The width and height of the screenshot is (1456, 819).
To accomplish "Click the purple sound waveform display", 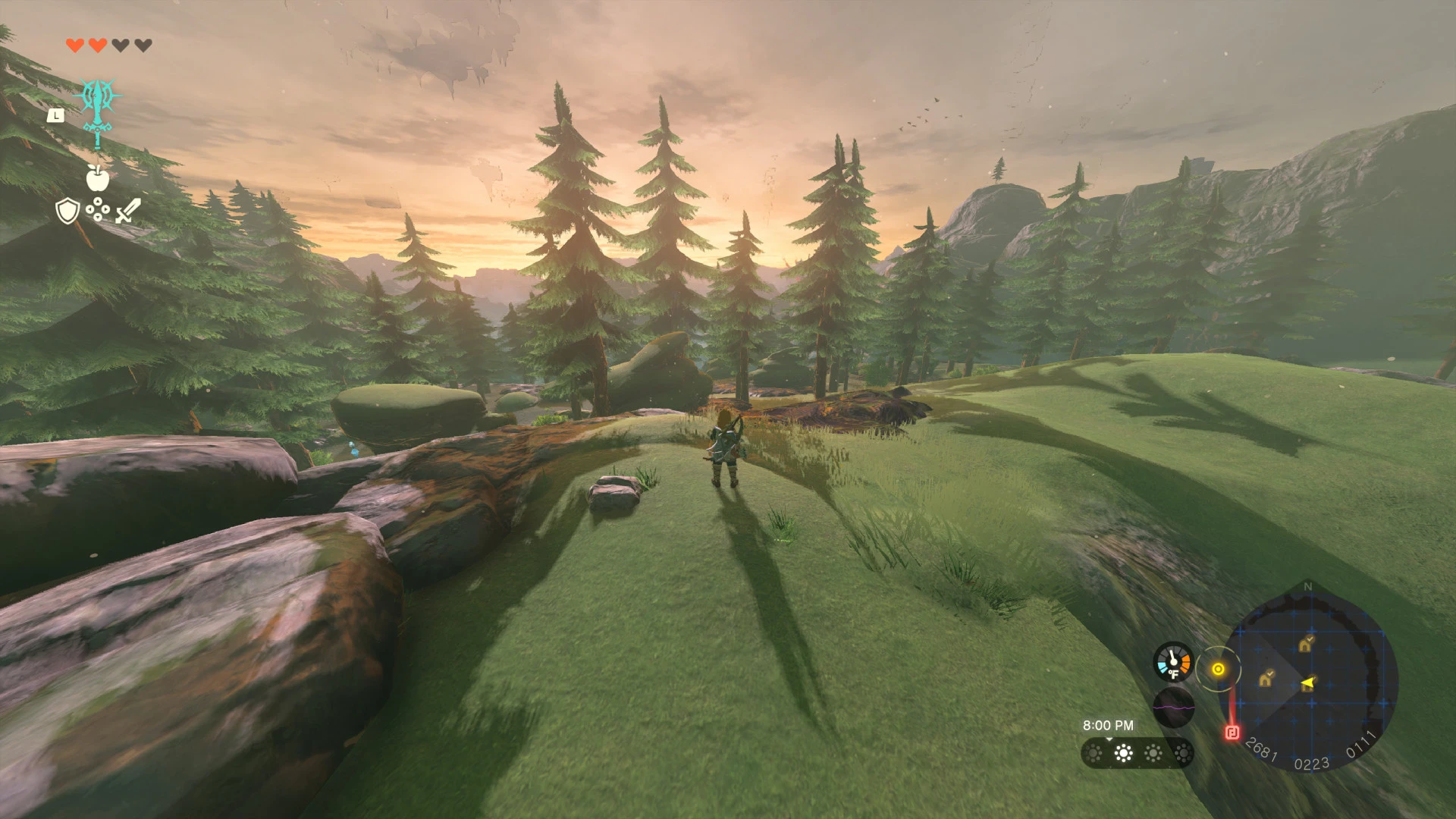I will pyautogui.click(x=1173, y=708).
